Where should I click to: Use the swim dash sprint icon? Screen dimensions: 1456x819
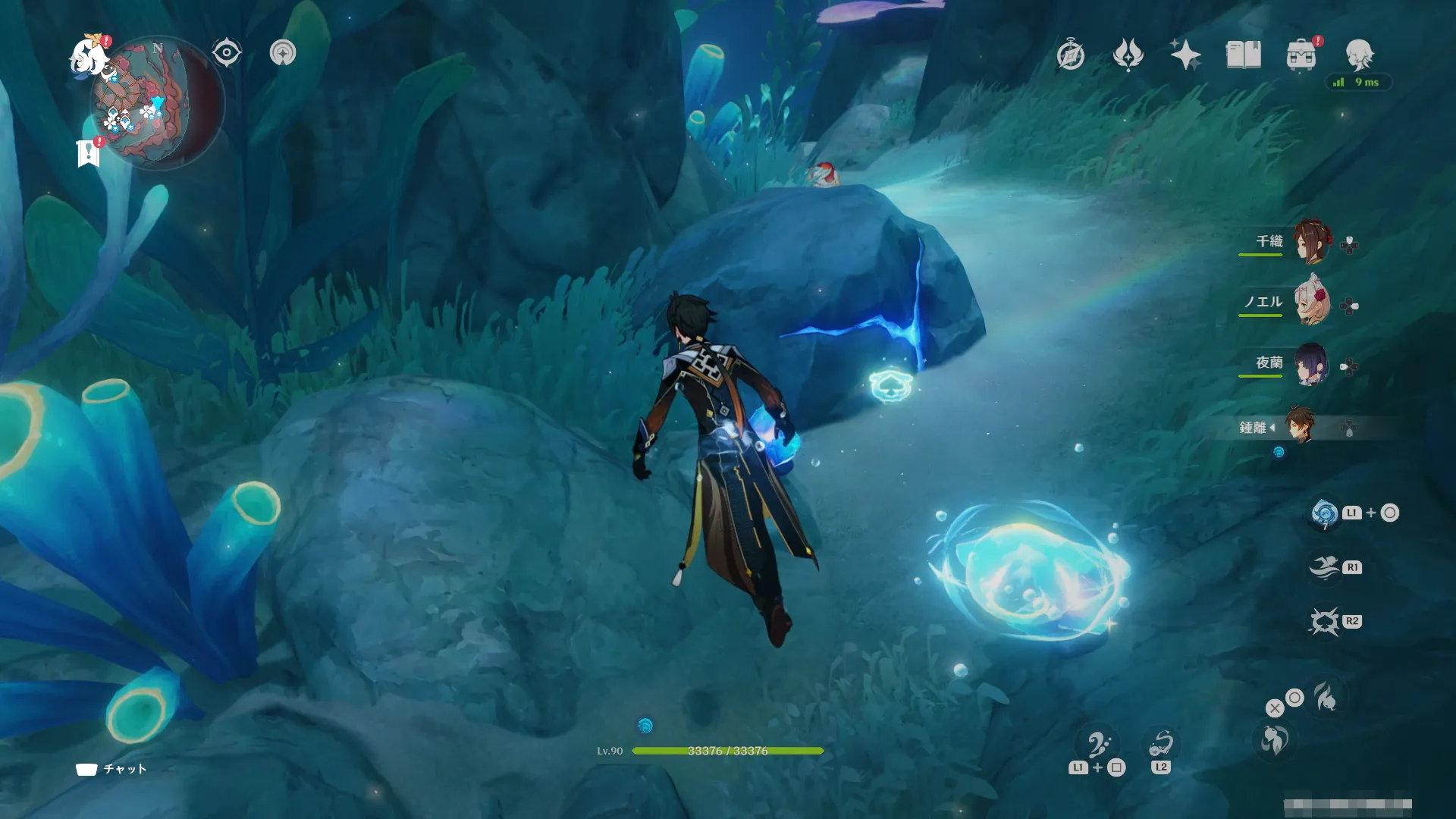click(x=1324, y=567)
